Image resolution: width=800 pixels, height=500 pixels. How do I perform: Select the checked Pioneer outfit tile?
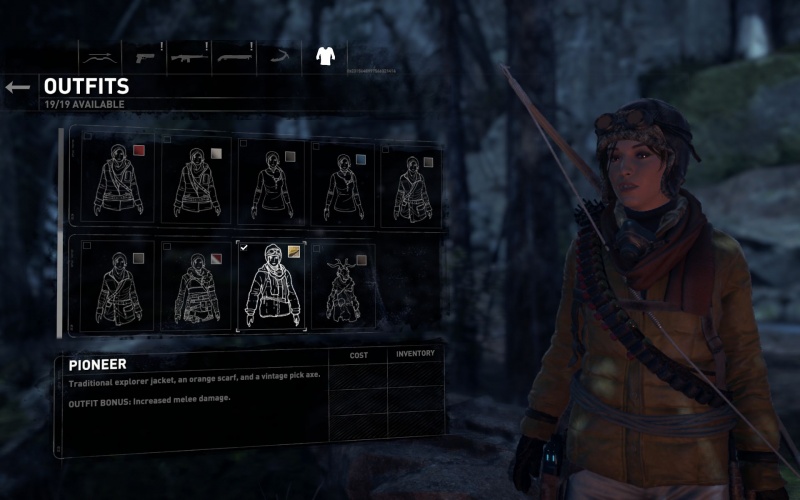pos(270,286)
